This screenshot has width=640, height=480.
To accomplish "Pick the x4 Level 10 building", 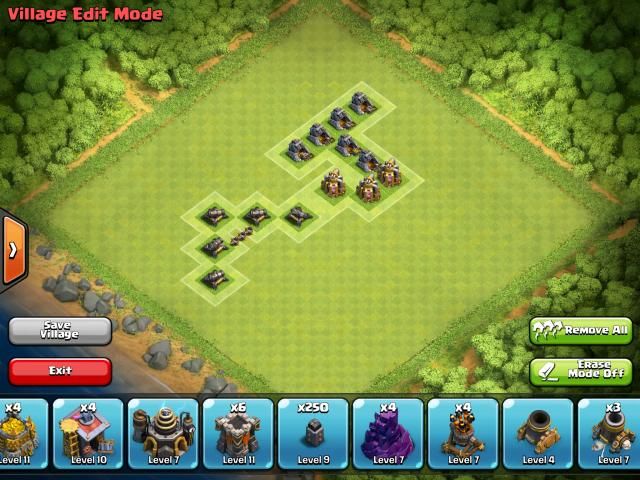I will point(88,433).
